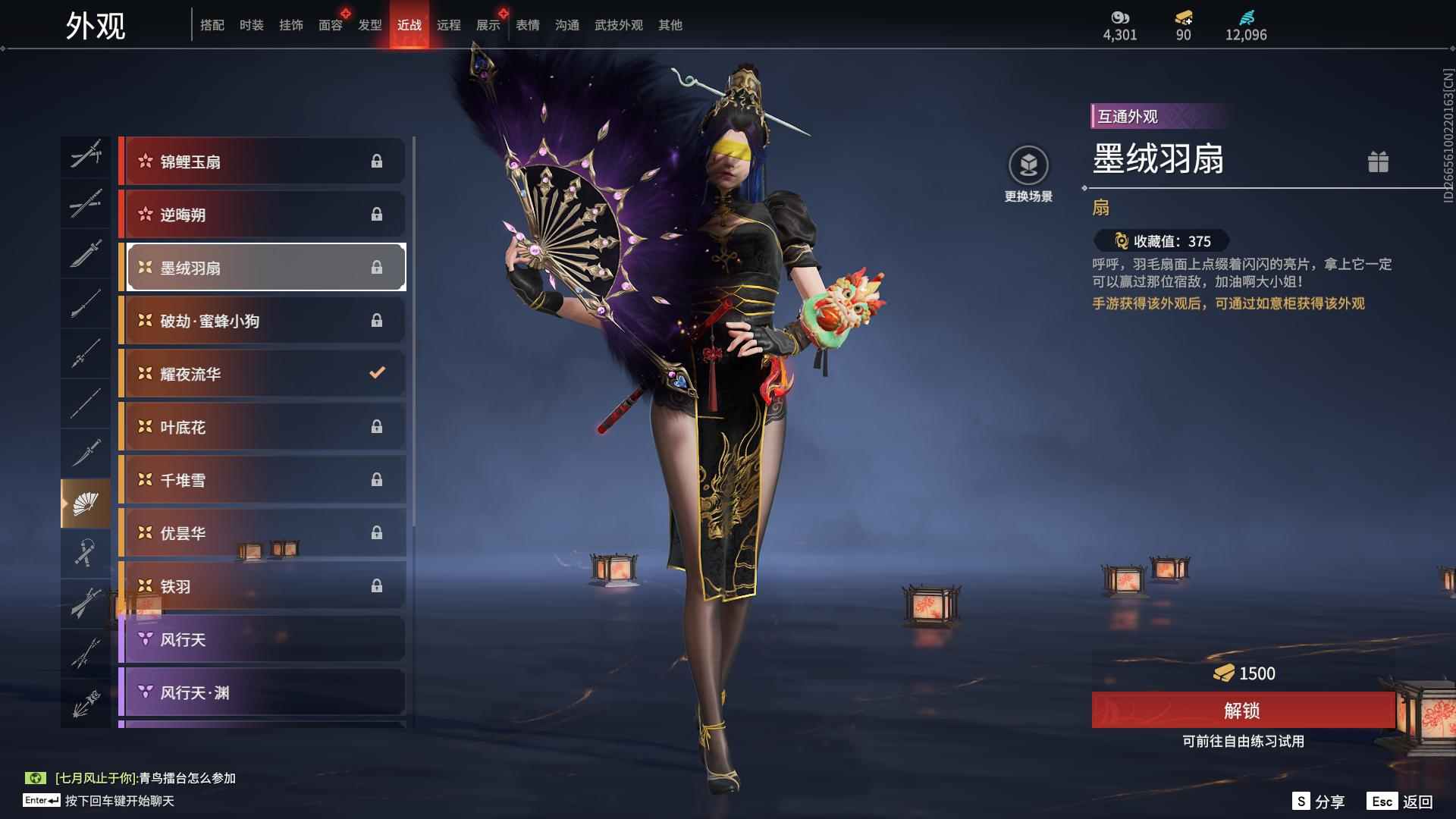Viewport: 1456px width, 819px height.
Task: Open the 搭配 tab
Action: (212, 25)
